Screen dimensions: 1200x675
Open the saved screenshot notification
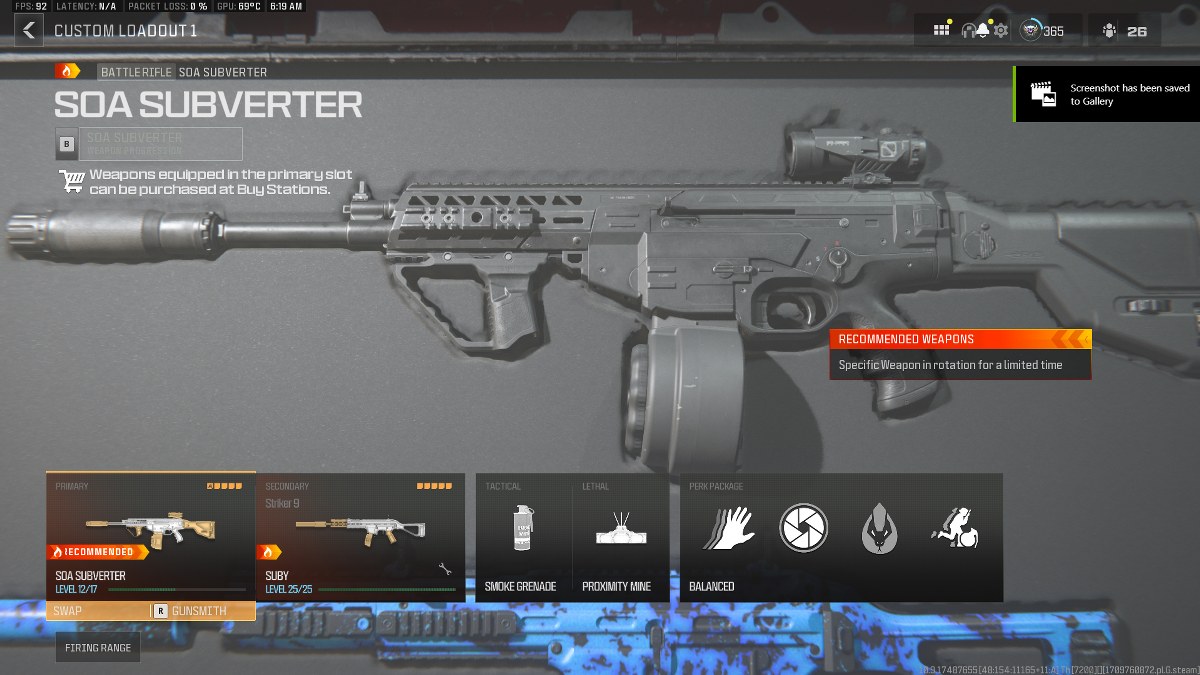[1107, 94]
